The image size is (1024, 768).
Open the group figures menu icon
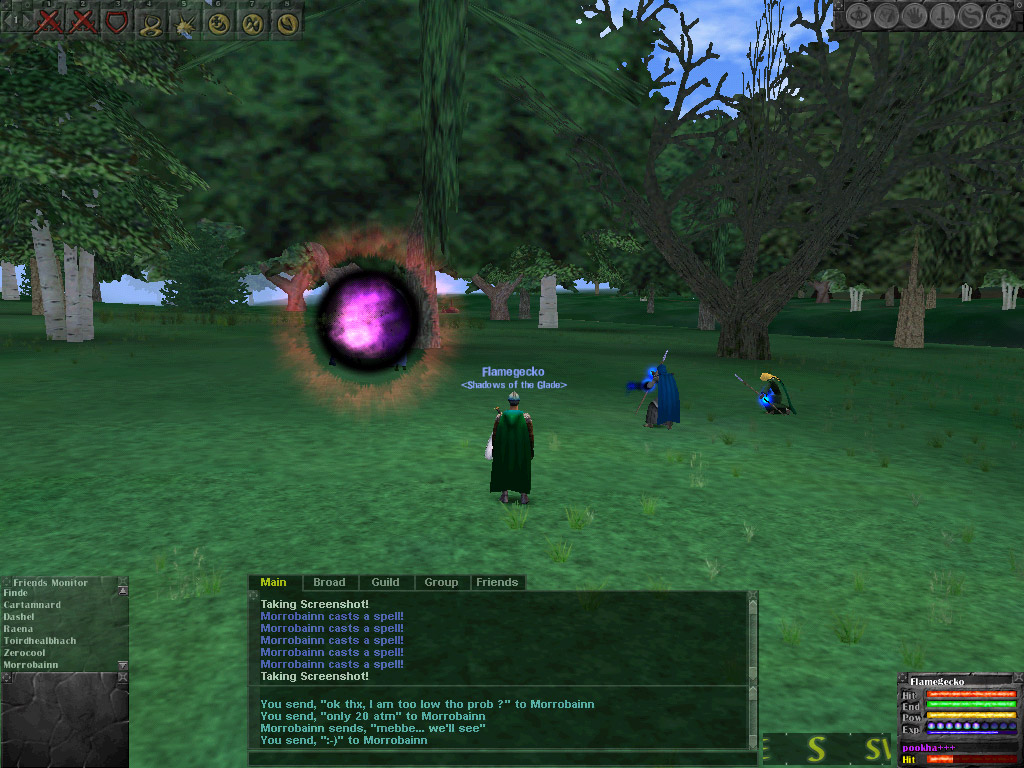[997, 16]
